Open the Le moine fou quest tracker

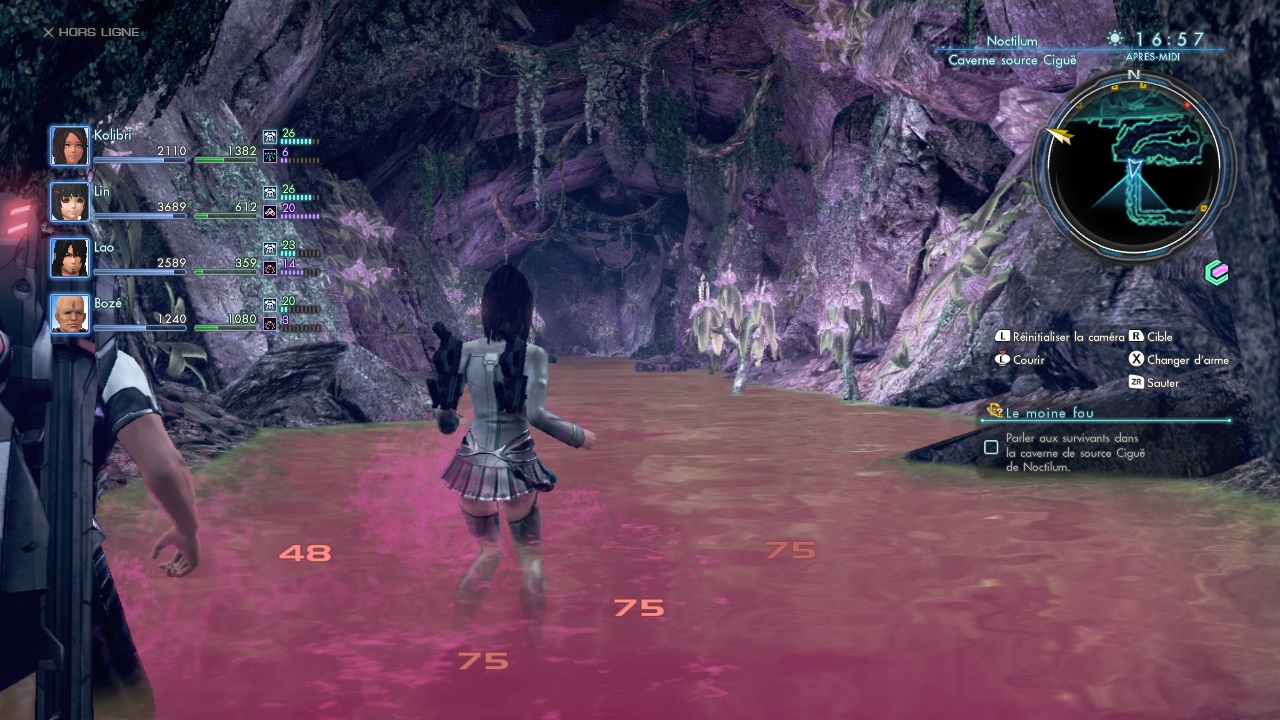1049,412
